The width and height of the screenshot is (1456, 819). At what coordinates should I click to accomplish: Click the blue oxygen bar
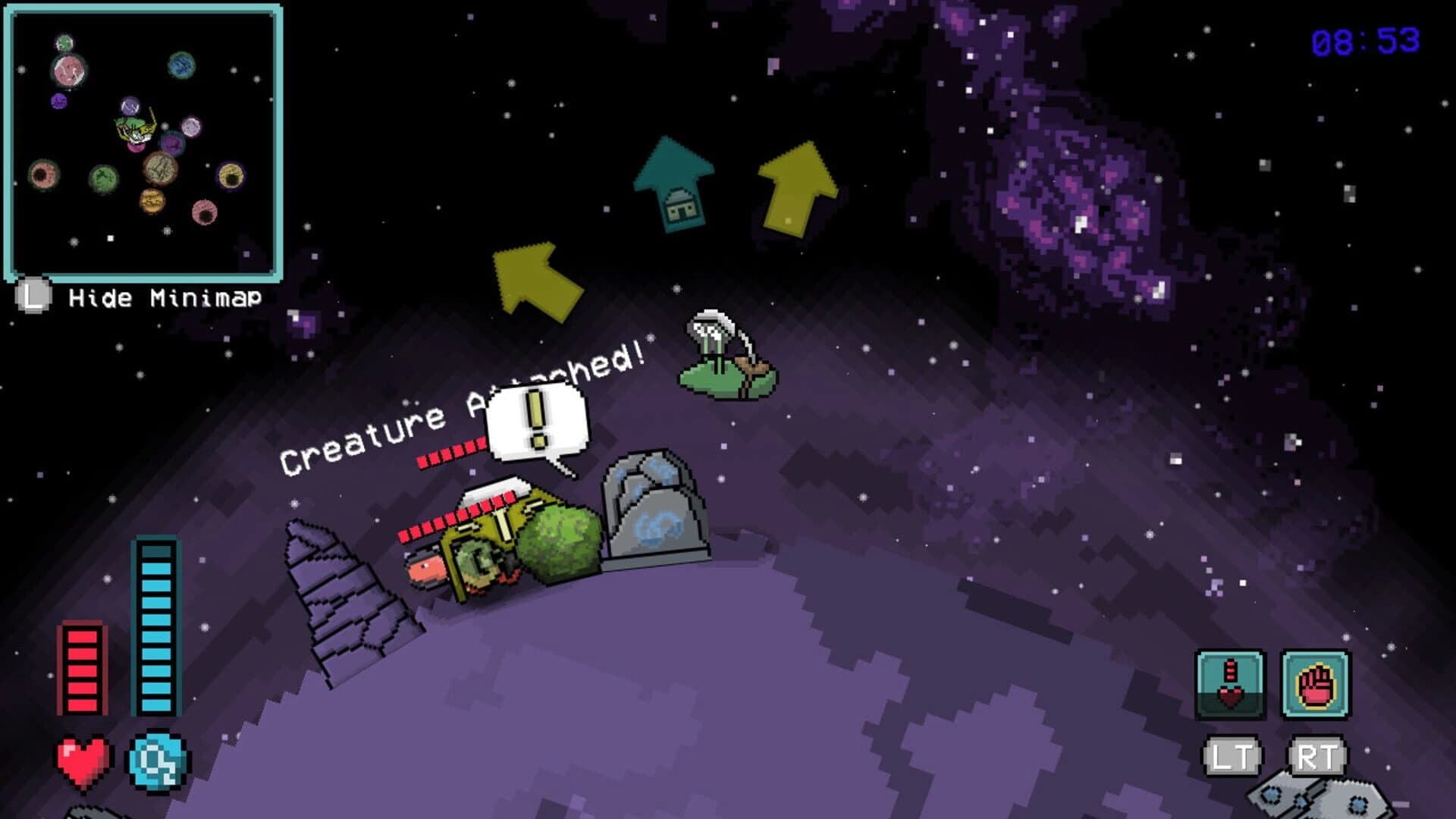pos(155,629)
